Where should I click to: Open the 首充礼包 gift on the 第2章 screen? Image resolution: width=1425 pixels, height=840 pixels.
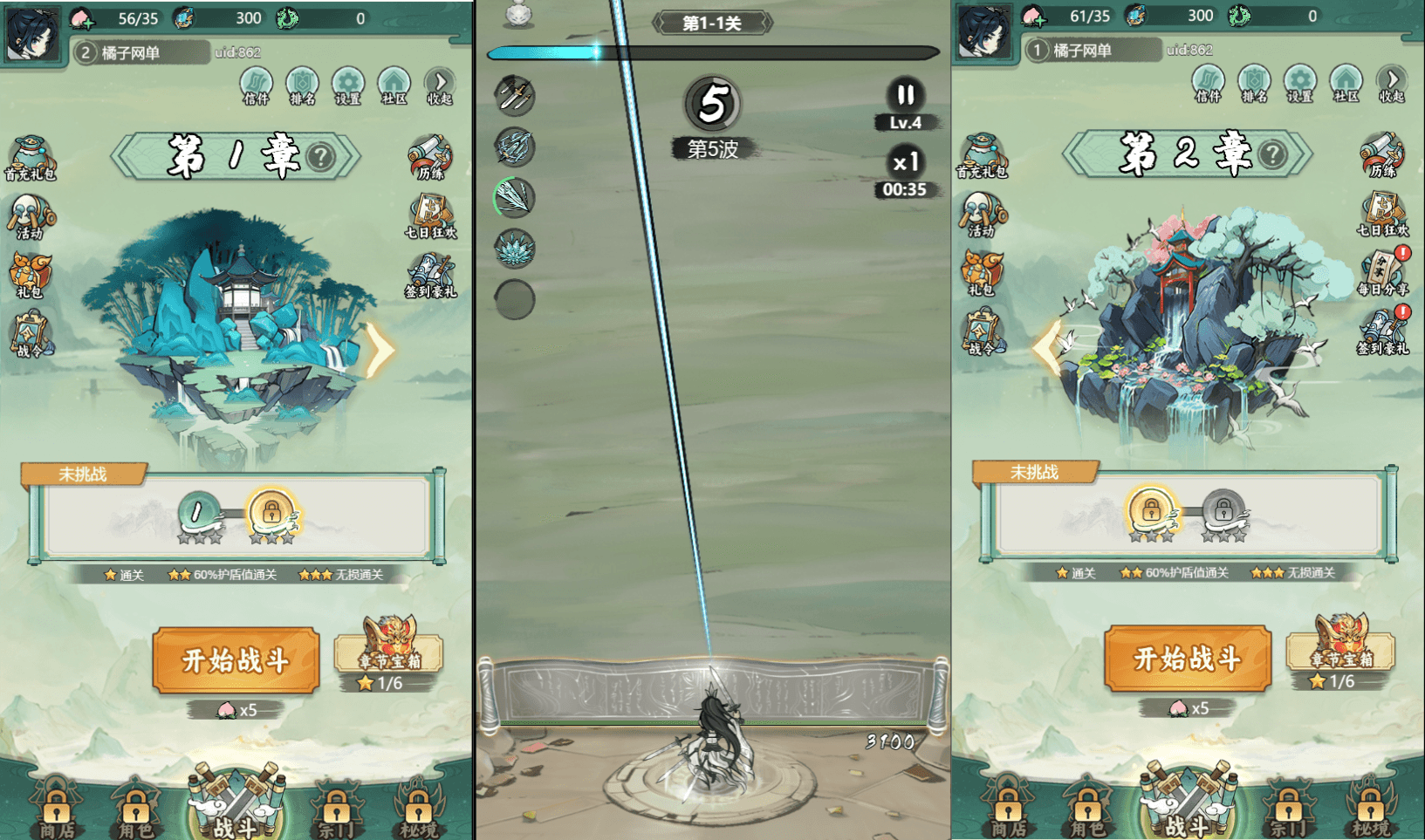coord(983,157)
